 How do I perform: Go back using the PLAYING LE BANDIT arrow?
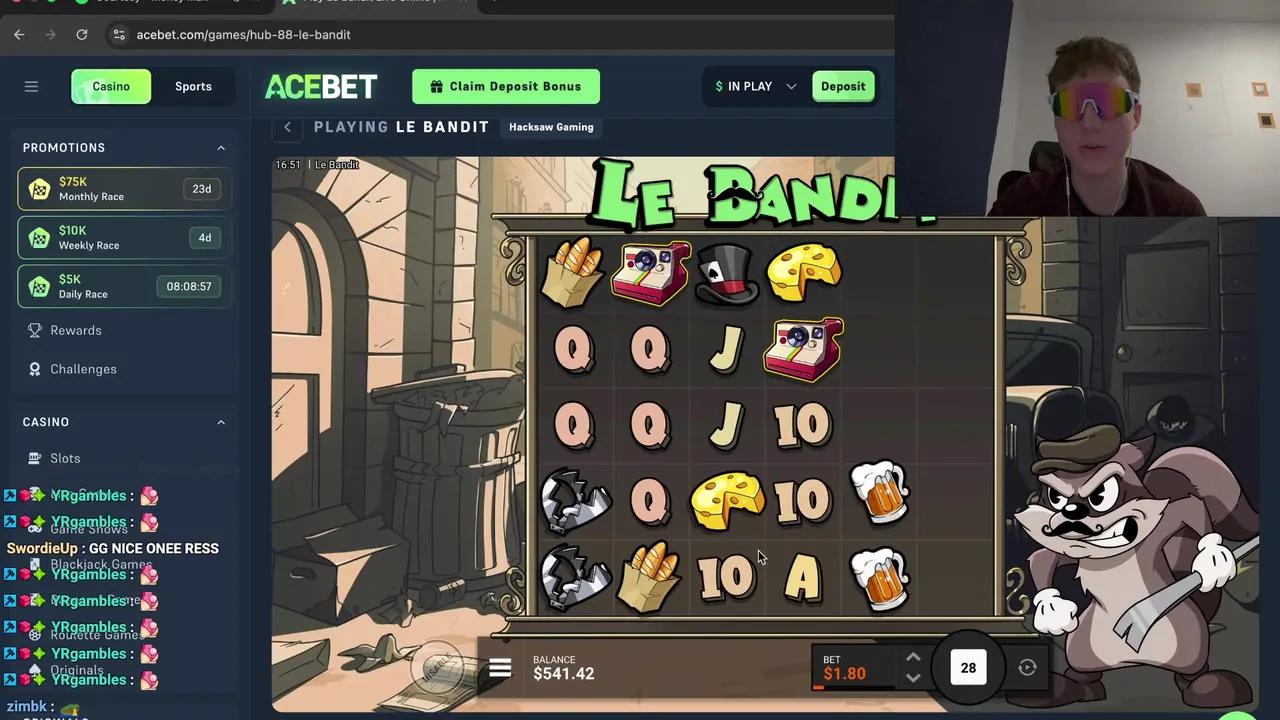pyautogui.click(x=287, y=127)
